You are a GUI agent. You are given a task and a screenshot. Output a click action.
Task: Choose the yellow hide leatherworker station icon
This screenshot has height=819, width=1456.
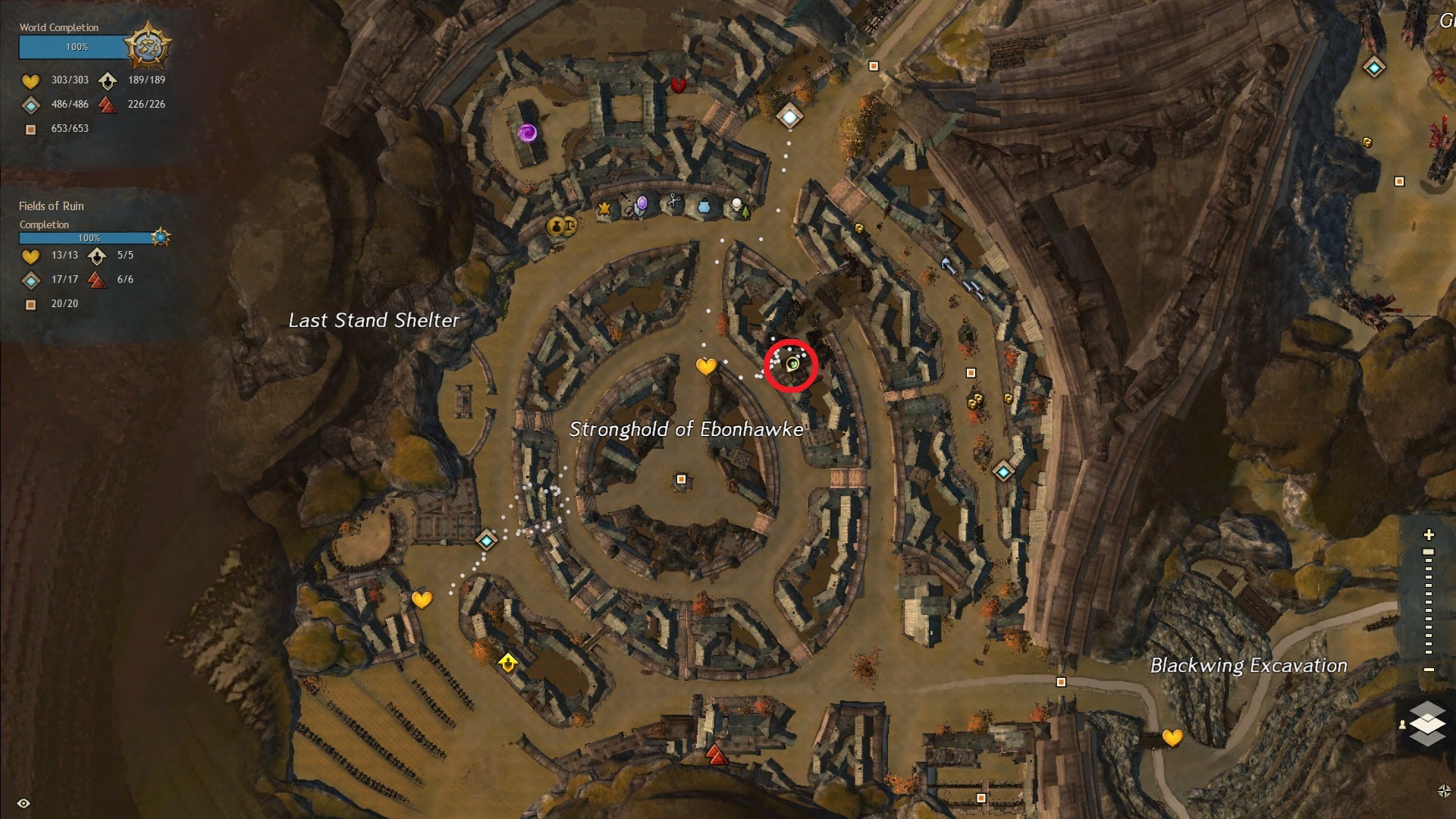pyautogui.click(x=604, y=208)
